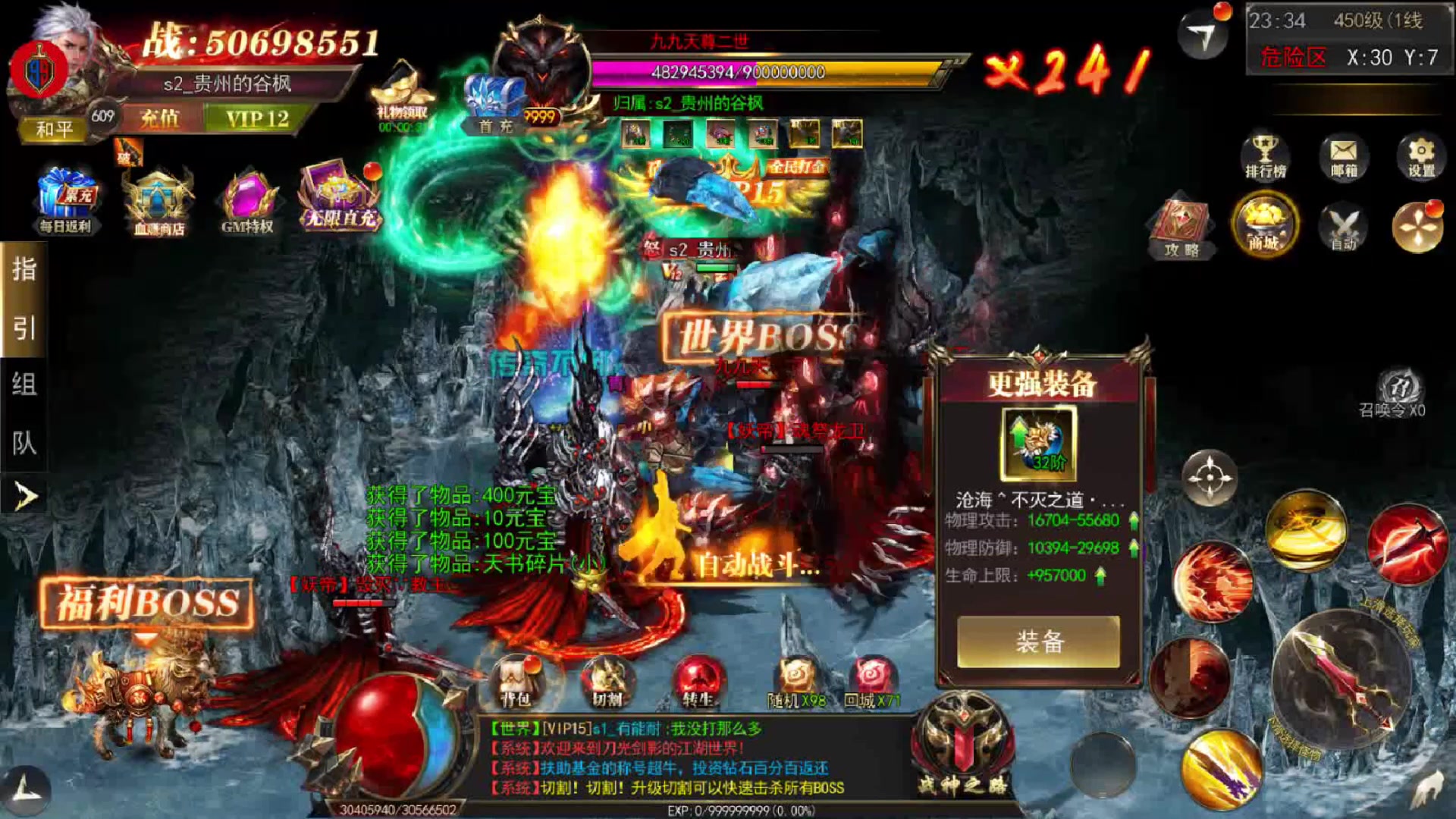1456x819 pixels.
Task: Open the 转生 rebirth menu
Action: [698, 682]
